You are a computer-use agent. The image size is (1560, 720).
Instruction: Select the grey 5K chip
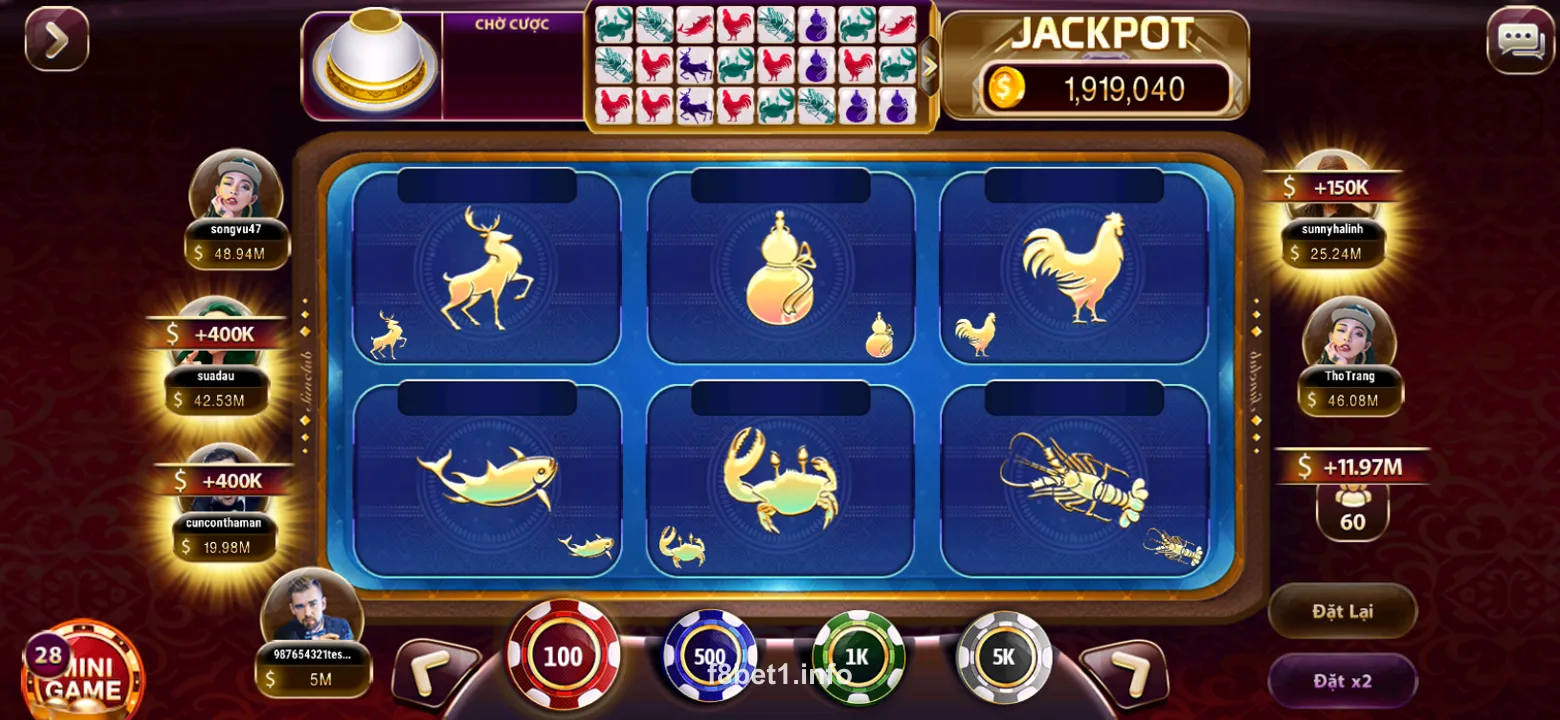click(x=1003, y=656)
